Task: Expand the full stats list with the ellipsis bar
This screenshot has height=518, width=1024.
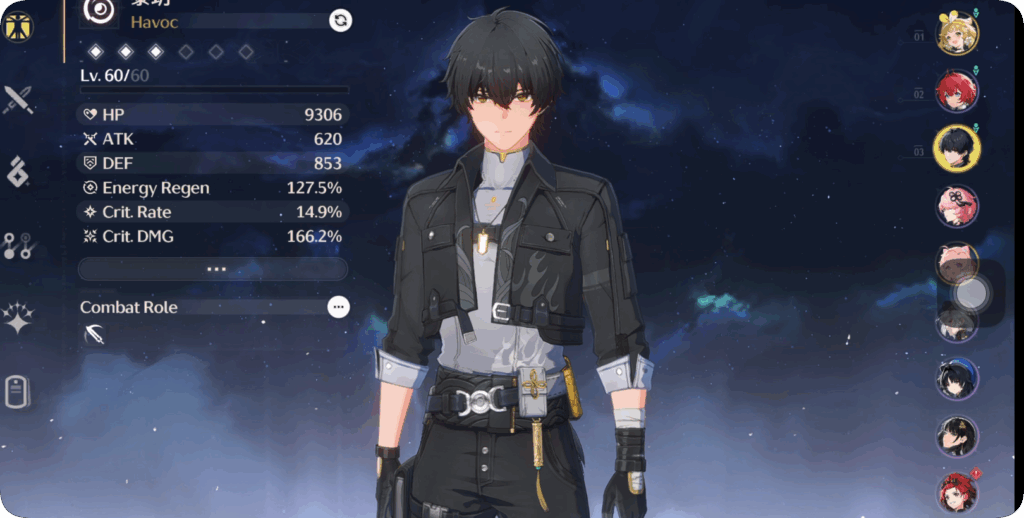Action: (213, 269)
